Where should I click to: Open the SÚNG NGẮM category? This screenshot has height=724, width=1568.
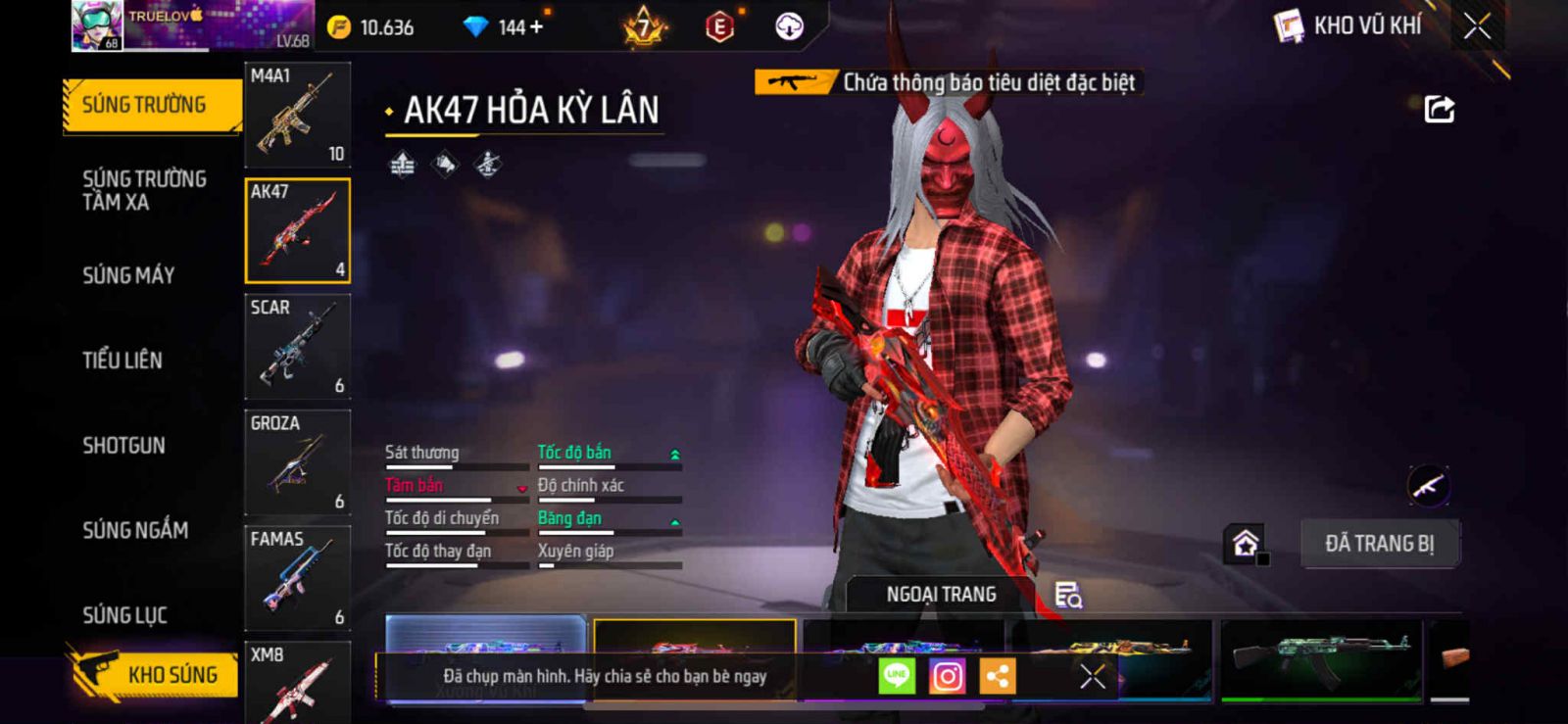tap(135, 530)
